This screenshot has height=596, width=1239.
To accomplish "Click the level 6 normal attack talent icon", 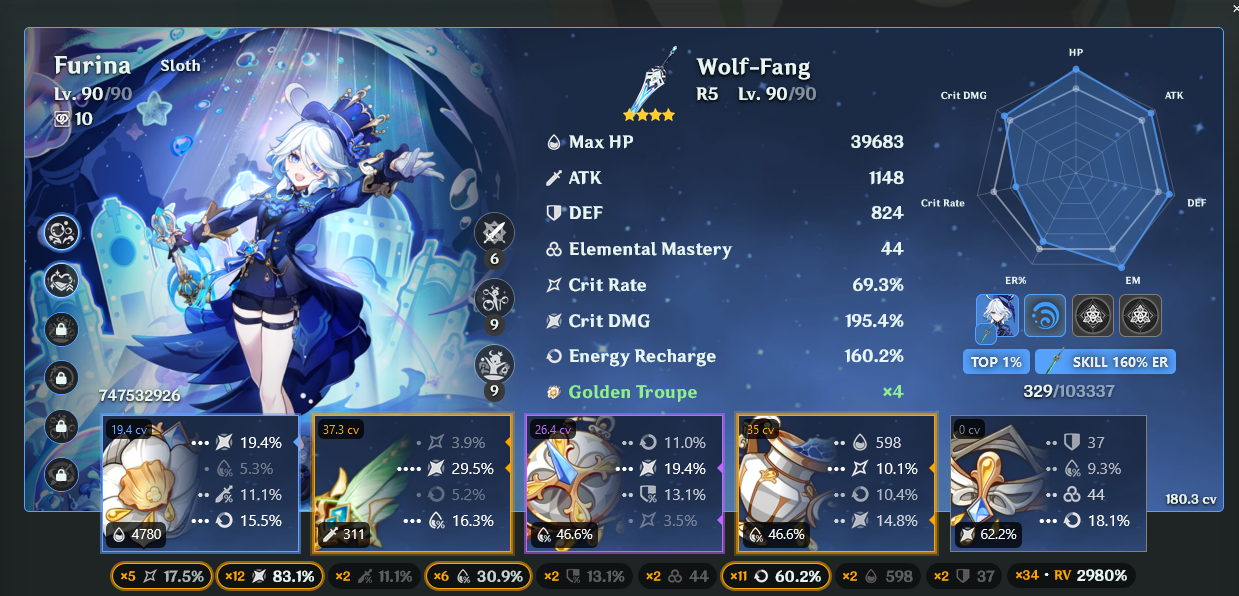I will click(494, 233).
